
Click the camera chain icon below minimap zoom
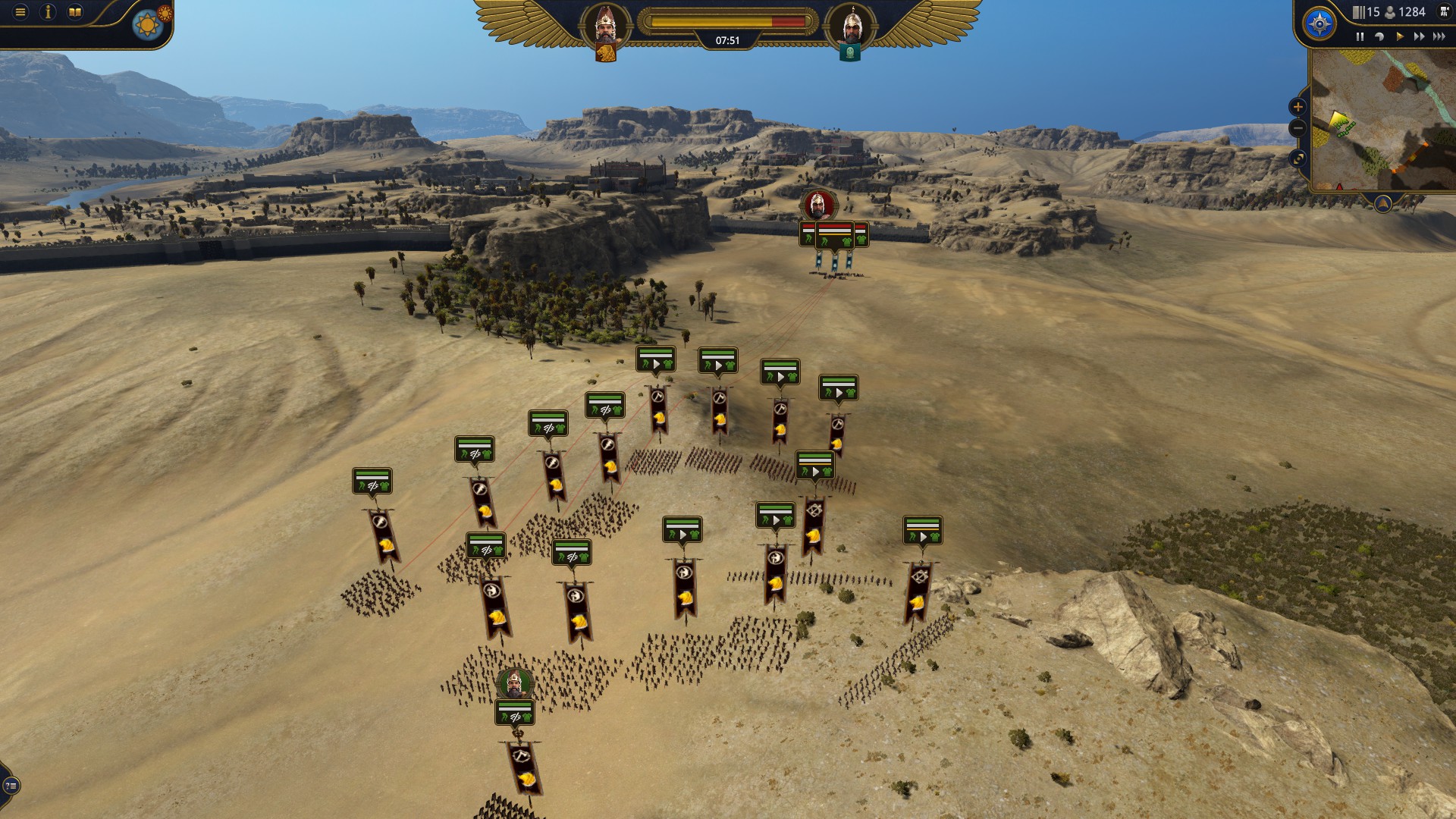(1298, 158)
